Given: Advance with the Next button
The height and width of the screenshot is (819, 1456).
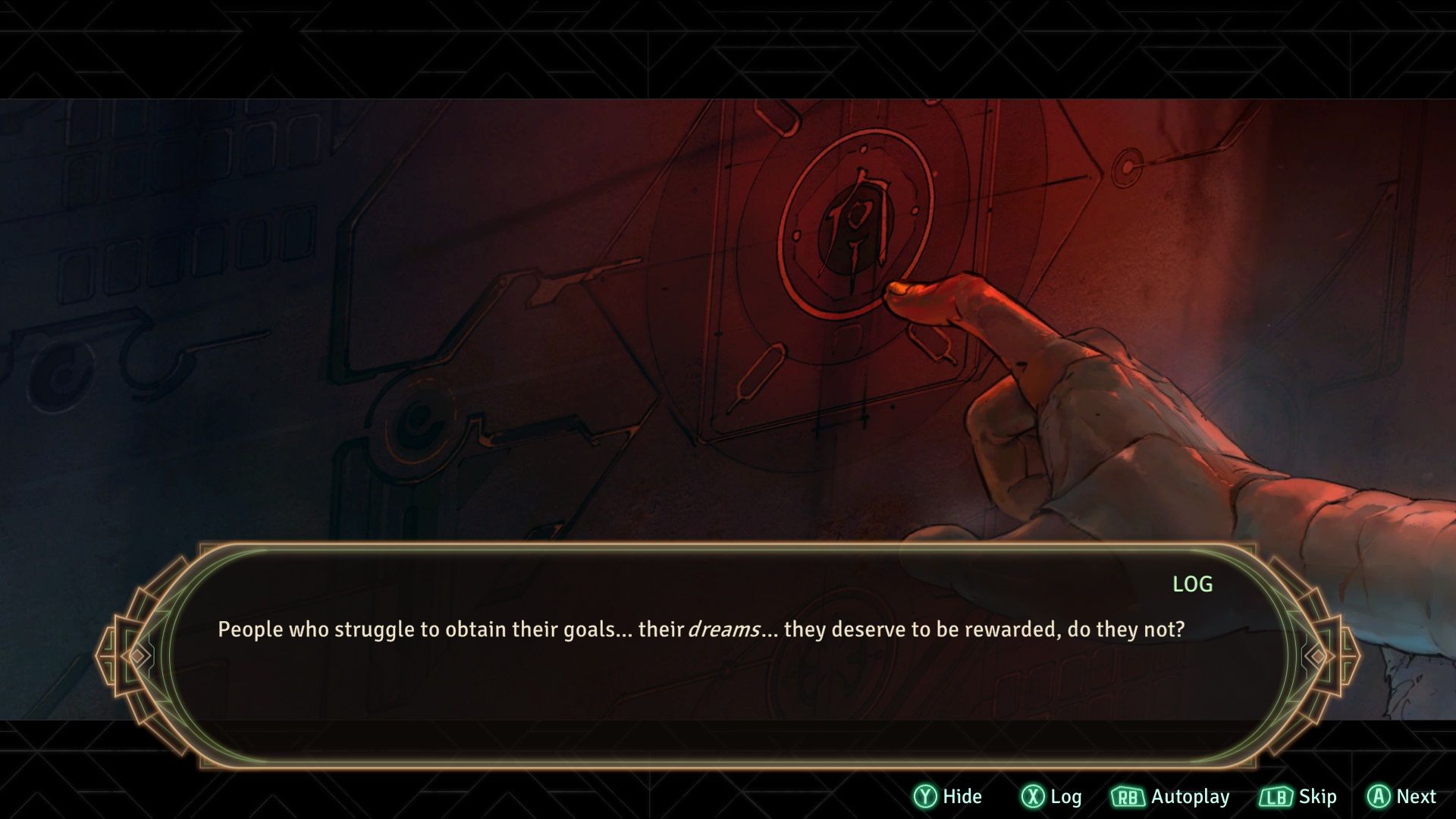Looking at the screenshot, I should point(1401,796).
